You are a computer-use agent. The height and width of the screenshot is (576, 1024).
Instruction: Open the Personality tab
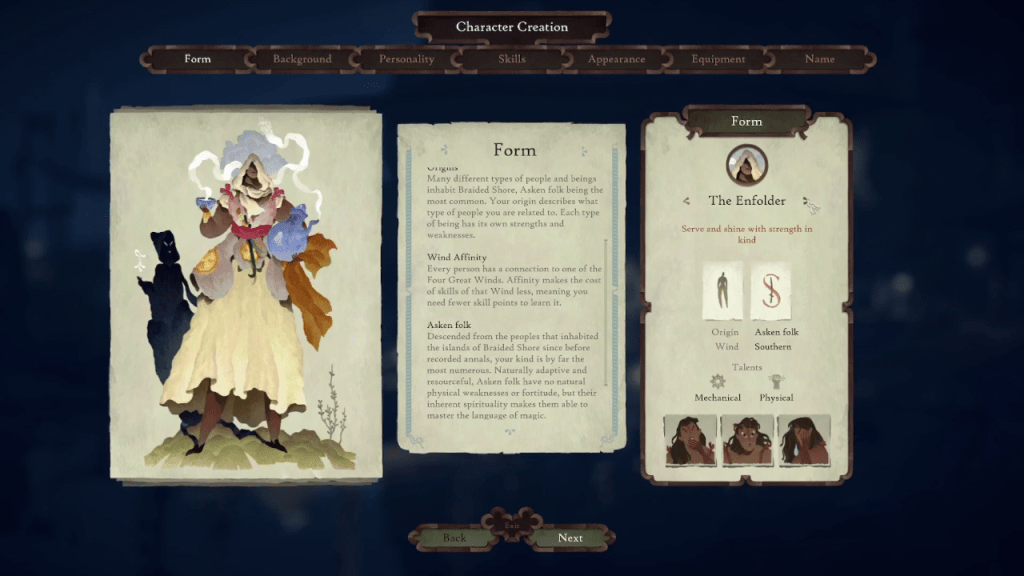[407, 59]
